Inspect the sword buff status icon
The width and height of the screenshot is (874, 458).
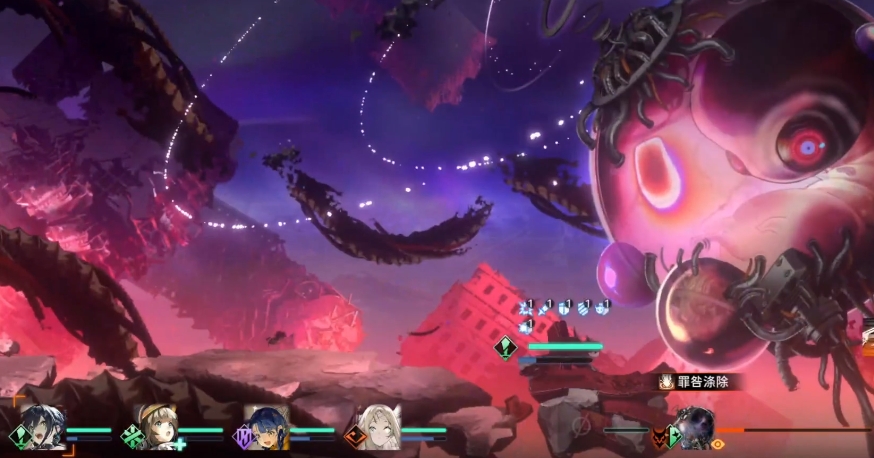tap(545, 306)
